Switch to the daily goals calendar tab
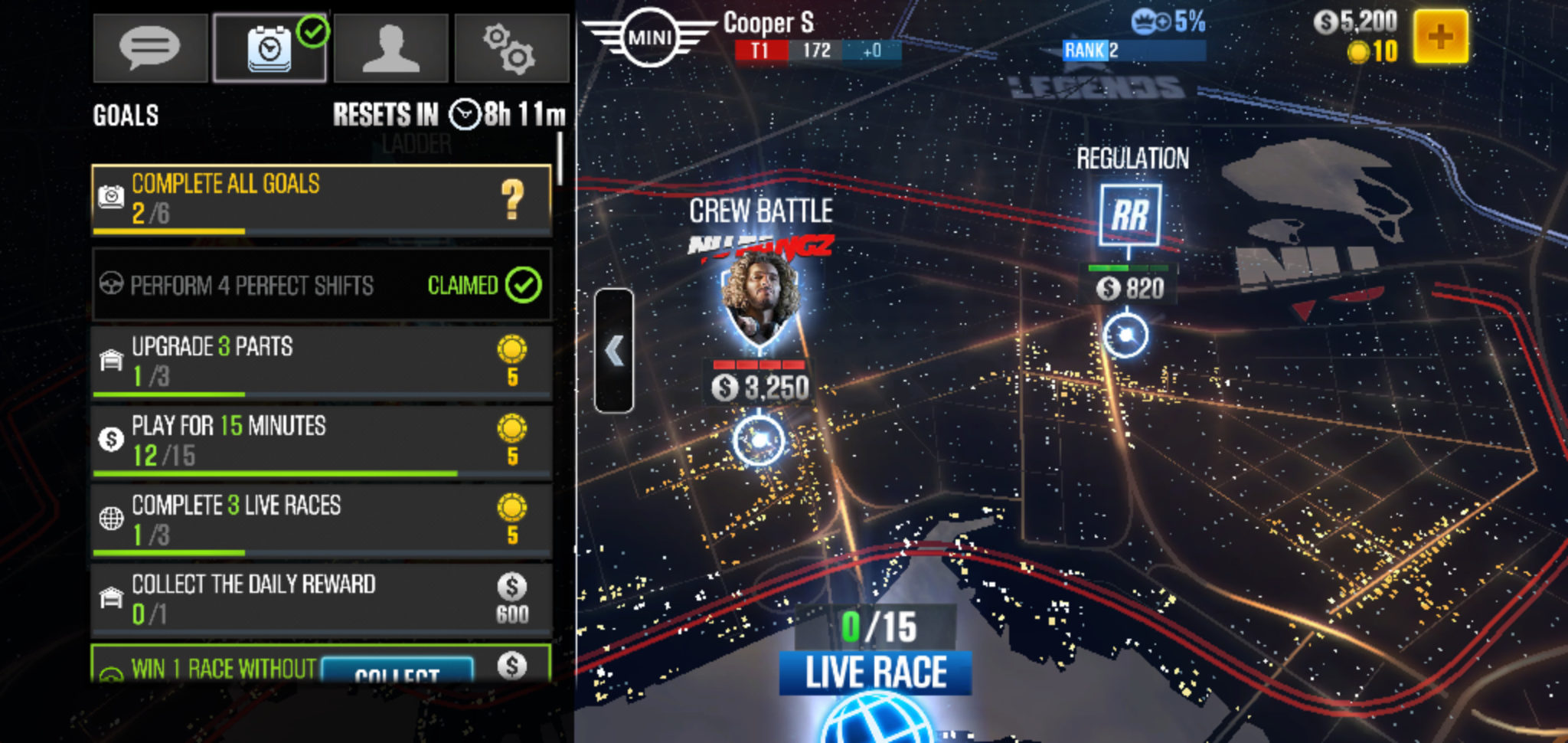 pyautogui.click(x=269, y=47)
